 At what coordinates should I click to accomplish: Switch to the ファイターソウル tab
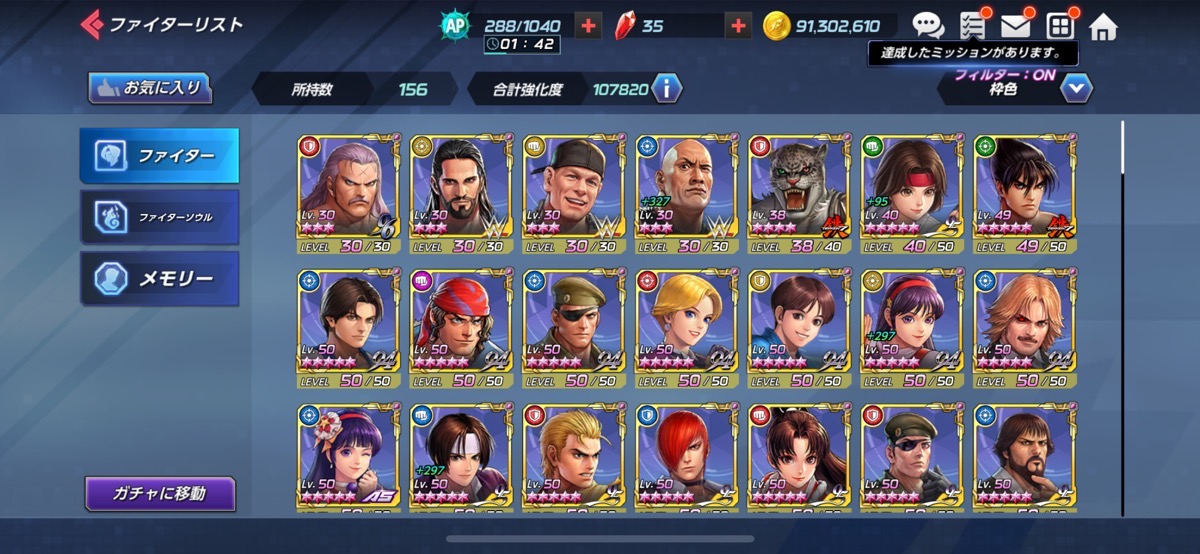coord(160,216)
